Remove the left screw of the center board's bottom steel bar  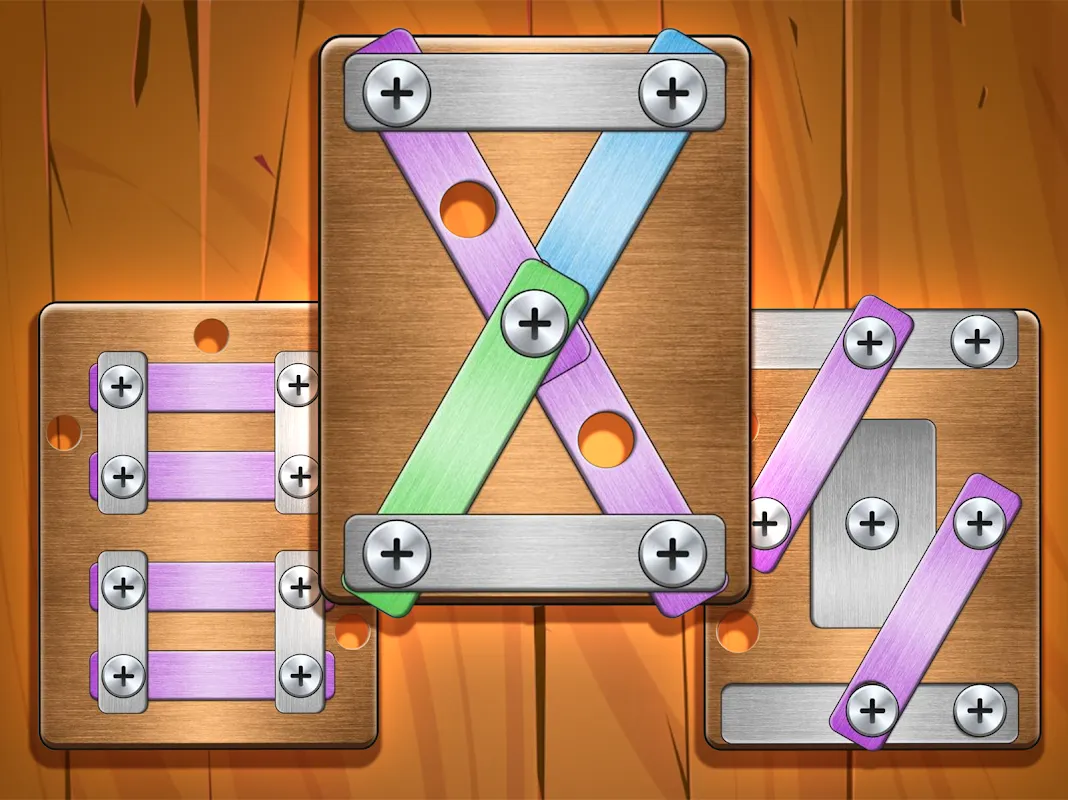(x=397, y=552)
